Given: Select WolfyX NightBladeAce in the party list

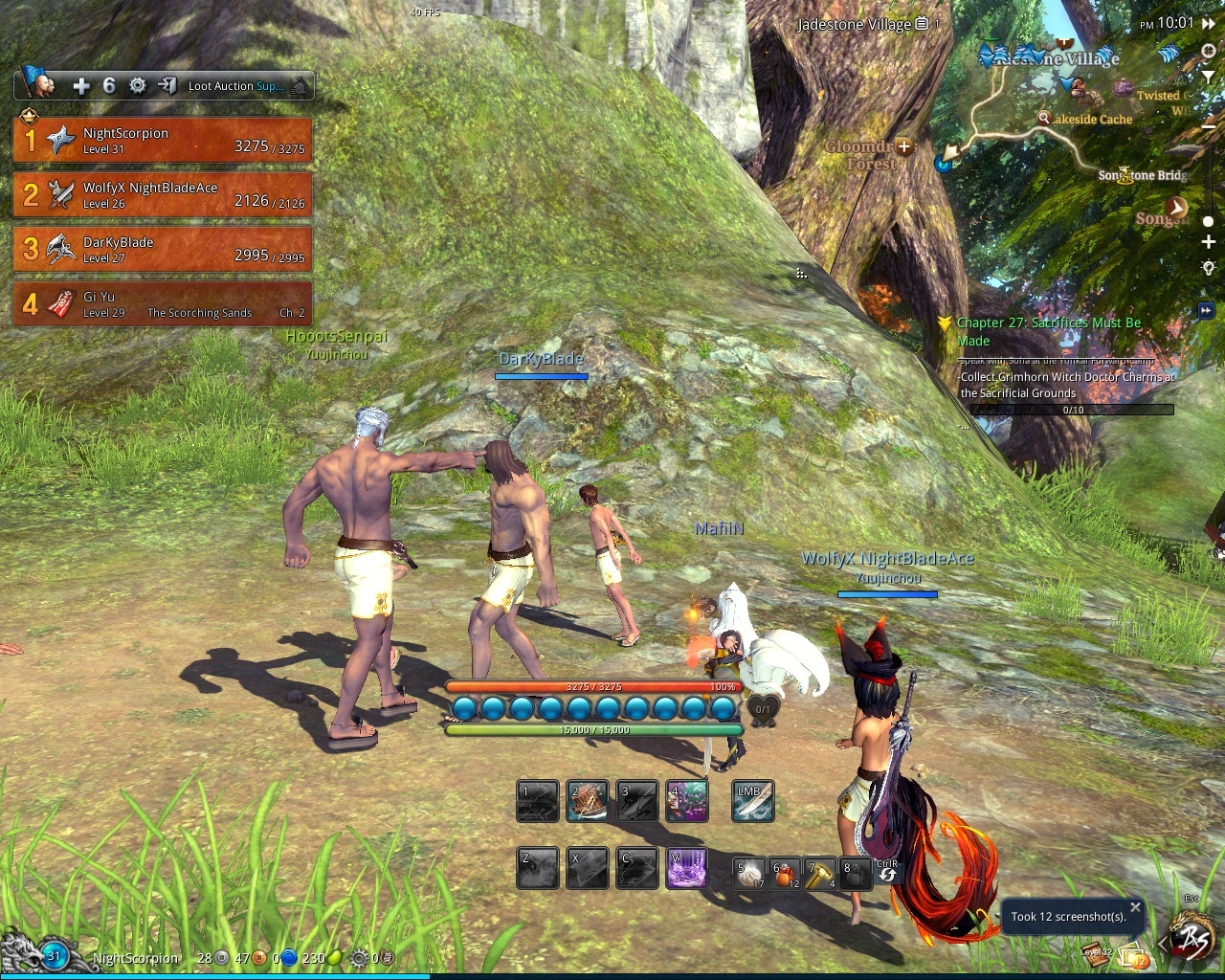Looking at the screenshot, I should tap(163, 195).
